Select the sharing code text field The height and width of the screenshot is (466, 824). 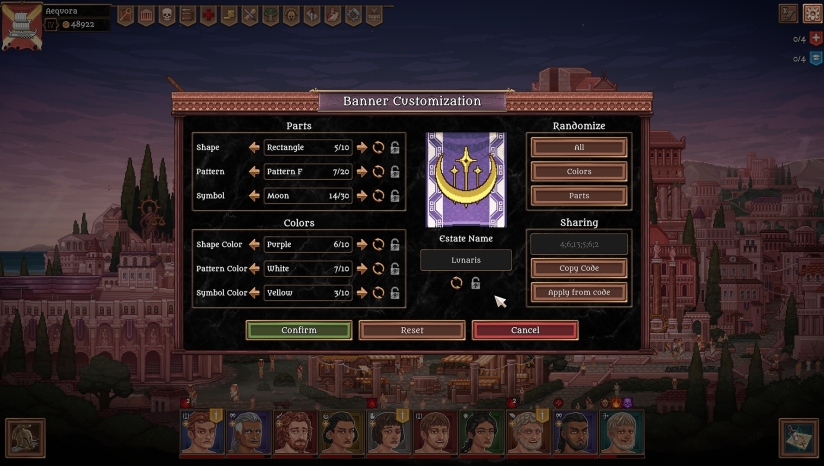click(579, 244)
